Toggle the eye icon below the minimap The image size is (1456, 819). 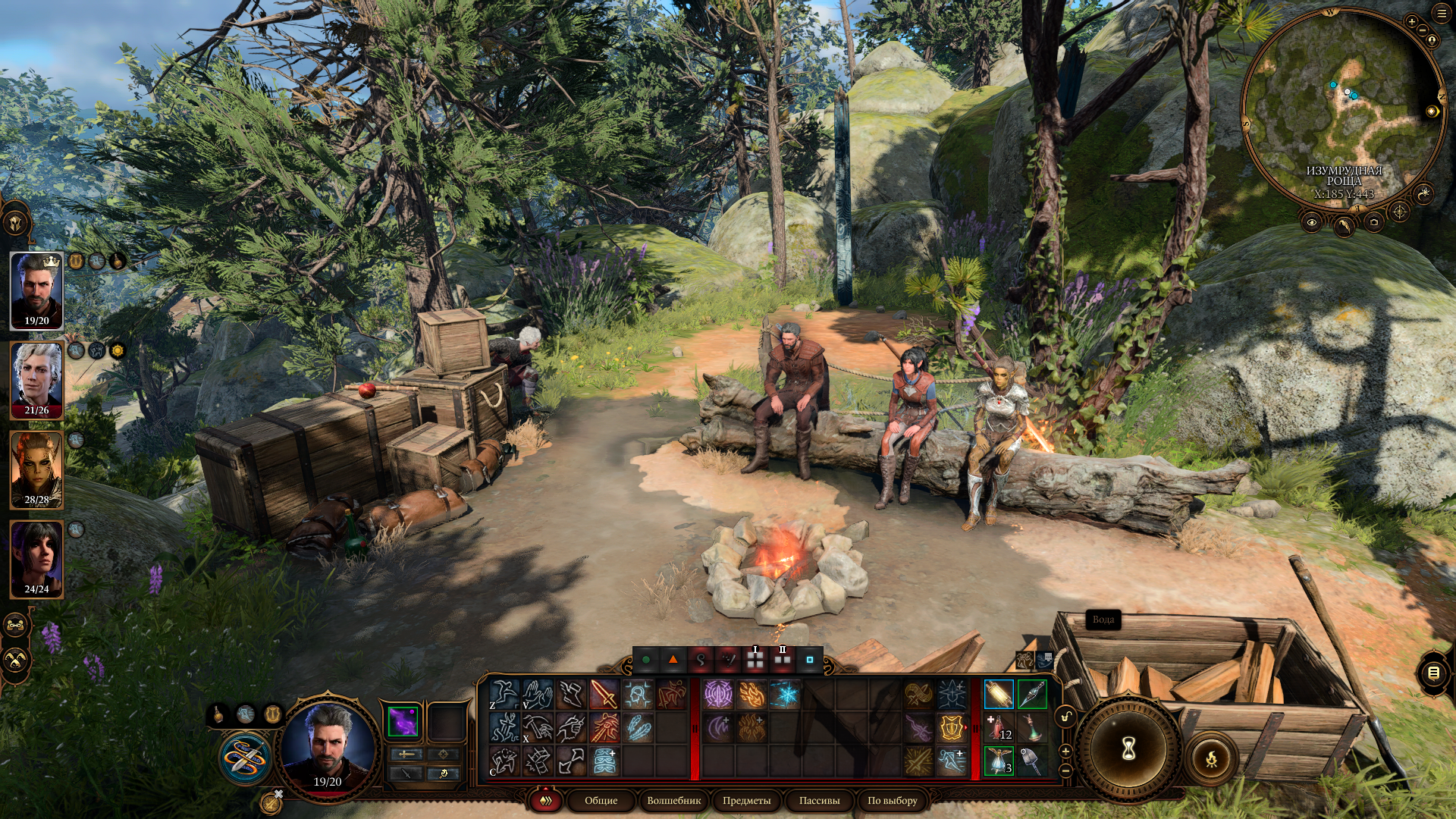tap(1311, 222)
